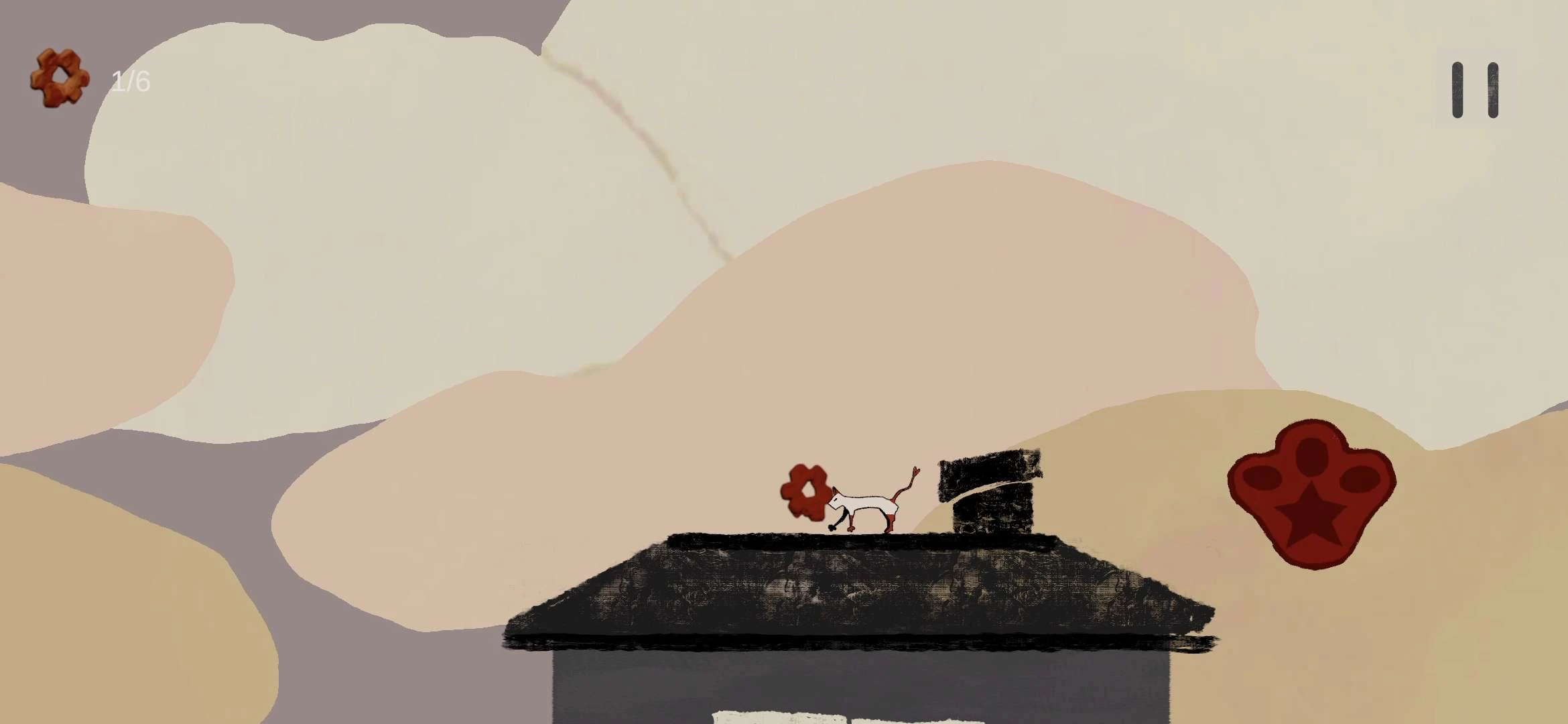Tap the red paw print action button
1568x724 pixels.
point(1310,493)
